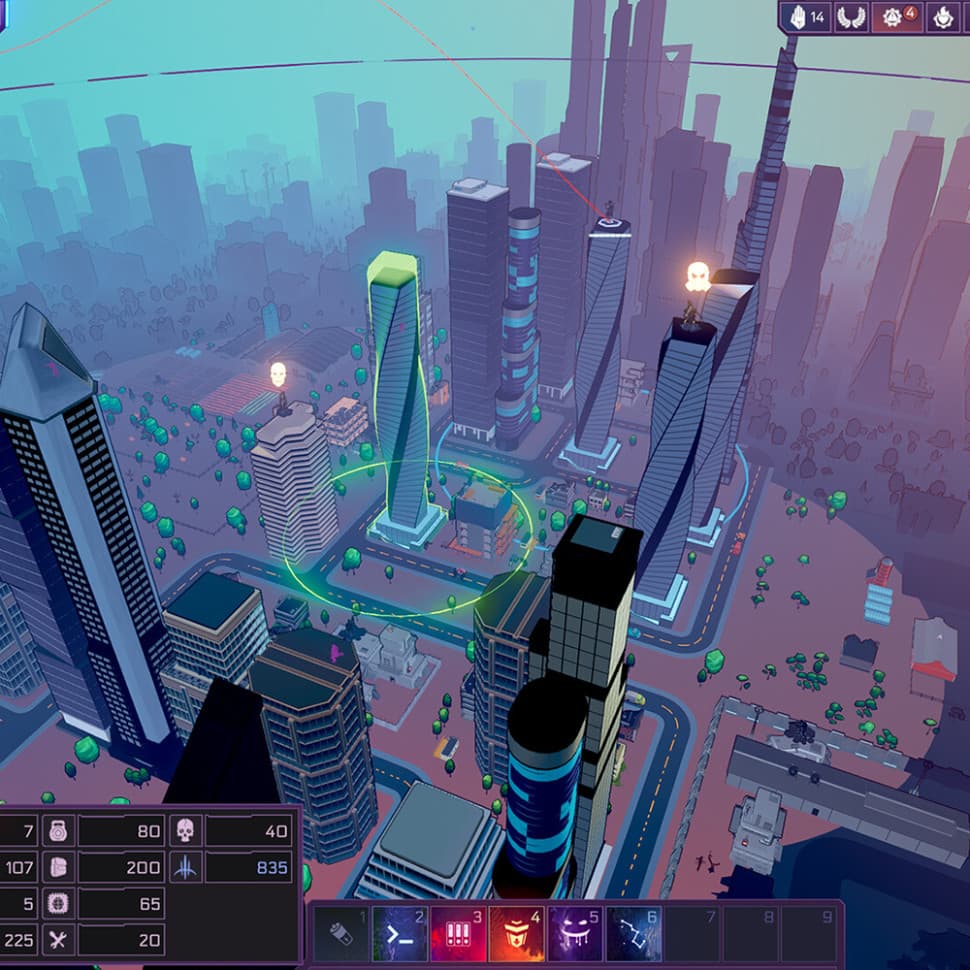
Task: Click the flaming heart gear icon
Action: pyautogui.click(x=943, y=17)
